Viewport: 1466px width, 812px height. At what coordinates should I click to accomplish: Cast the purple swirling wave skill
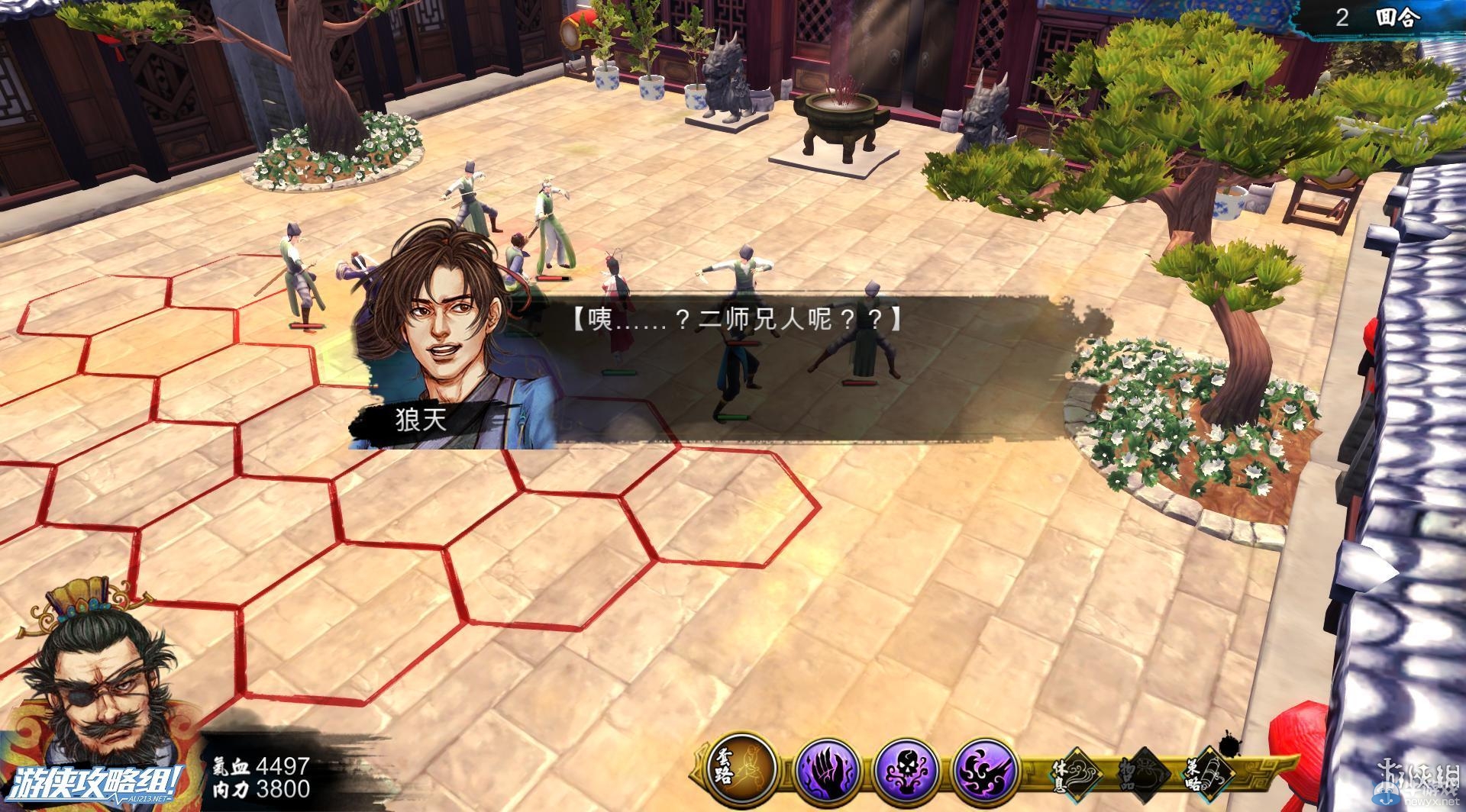987,768
